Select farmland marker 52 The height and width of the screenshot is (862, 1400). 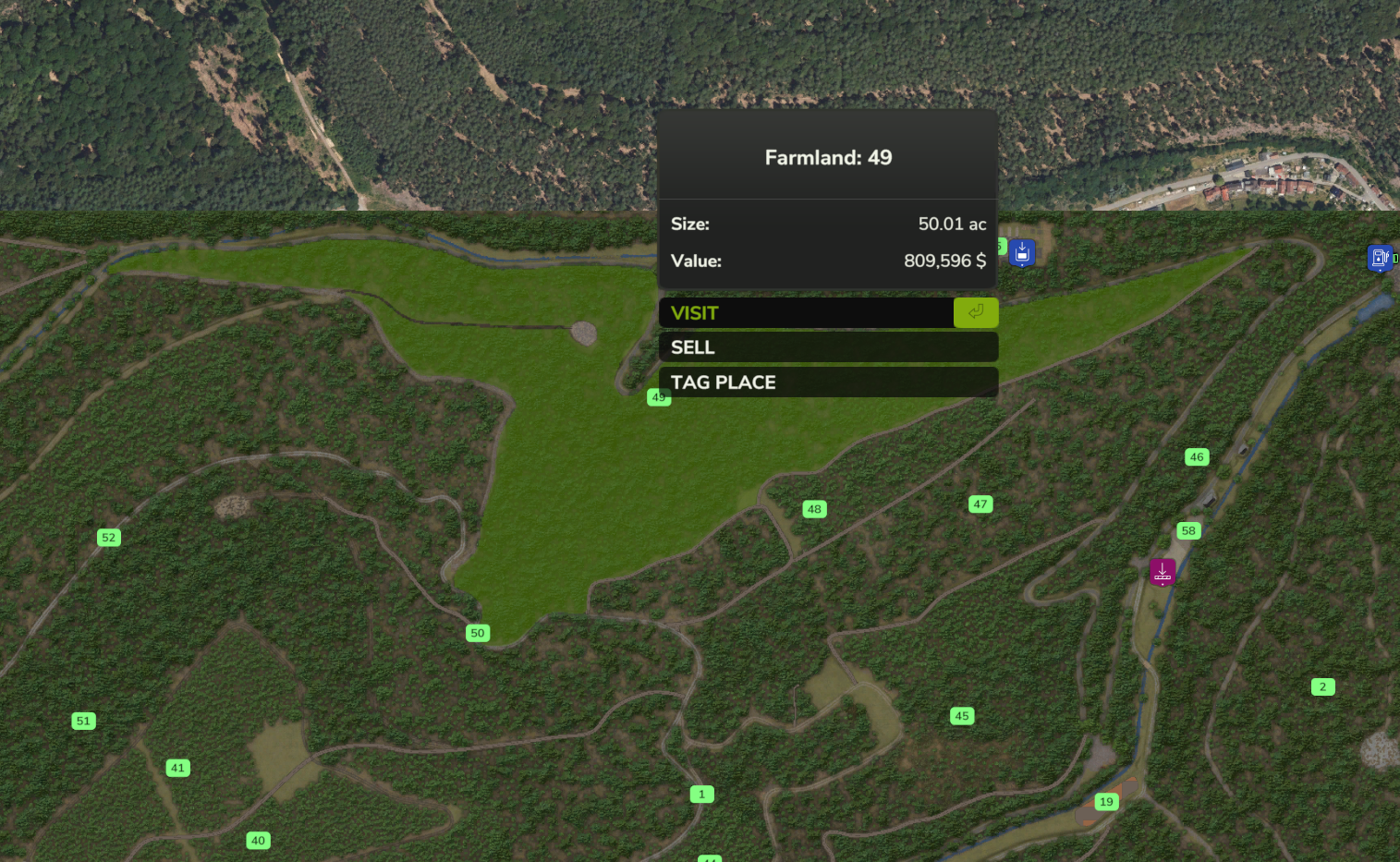(x=109, y=538)
